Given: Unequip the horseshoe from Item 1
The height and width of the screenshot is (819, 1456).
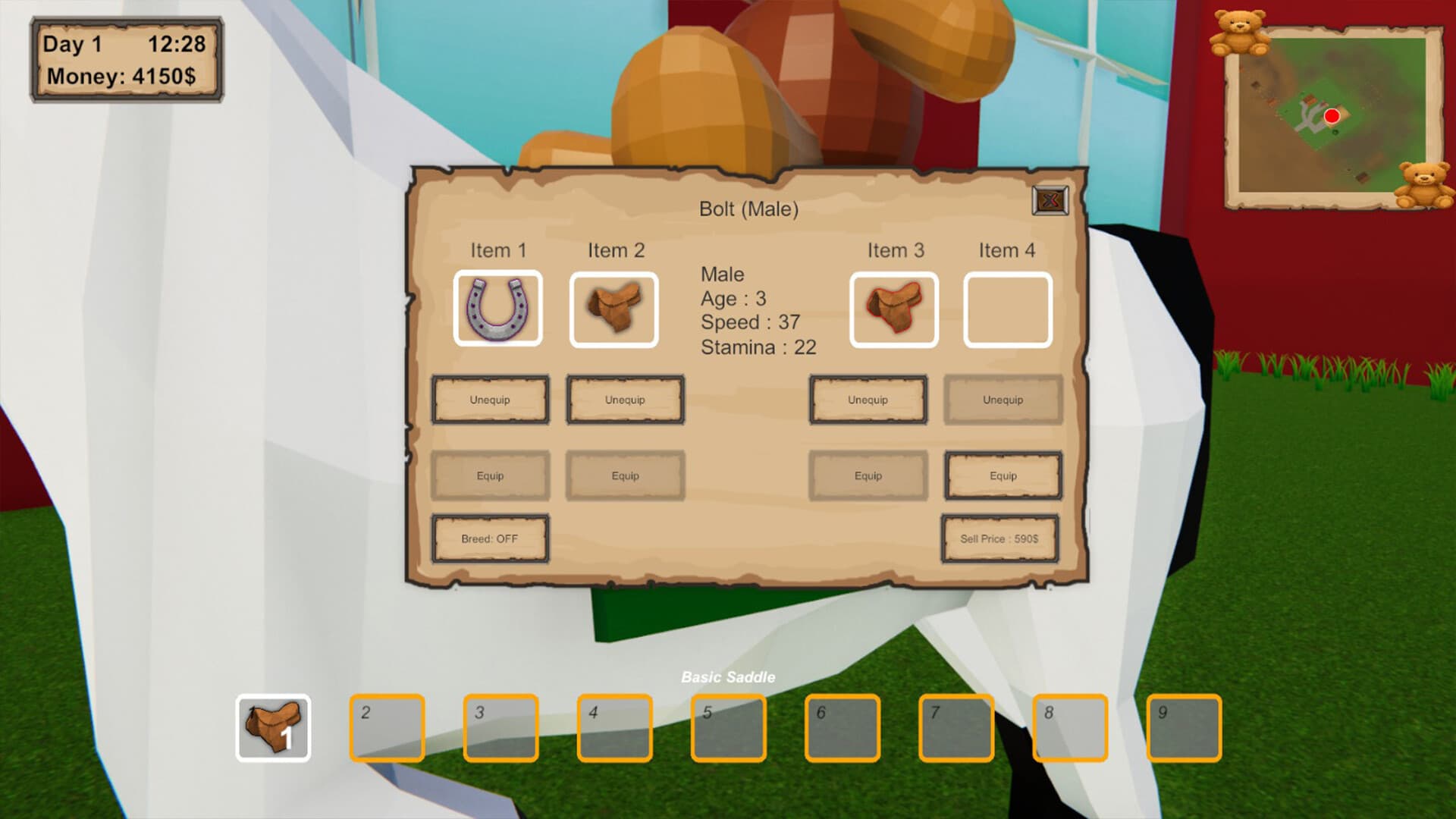Looking at the screenshot, I should point(490,400).
